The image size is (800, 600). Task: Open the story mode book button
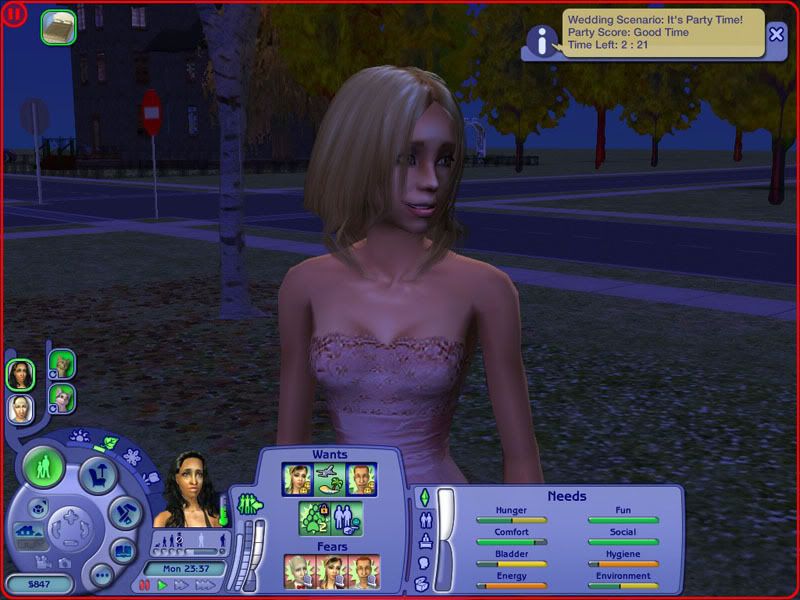(x=123, y=549)
